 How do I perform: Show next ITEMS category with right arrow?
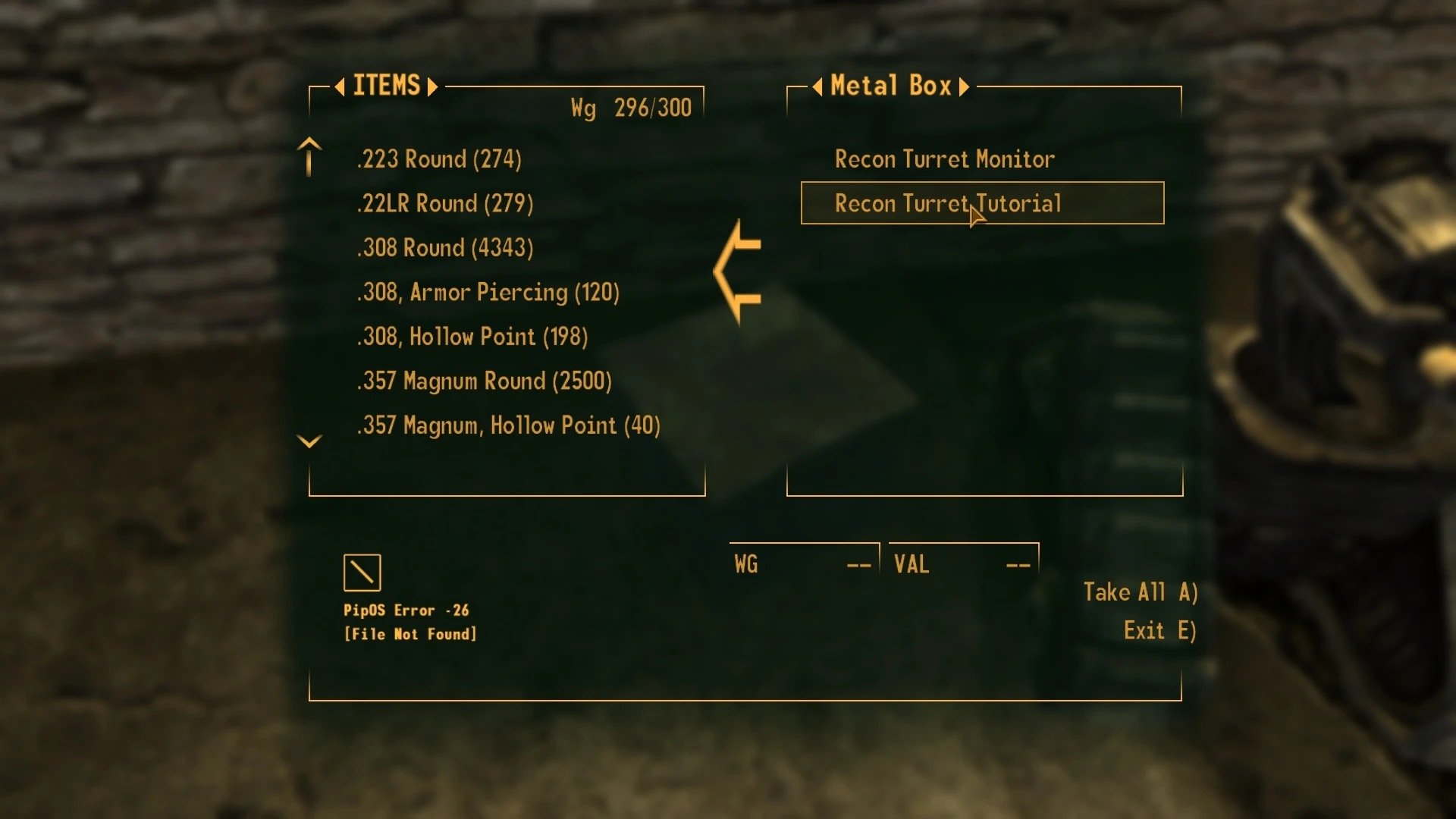click(433, 86)
